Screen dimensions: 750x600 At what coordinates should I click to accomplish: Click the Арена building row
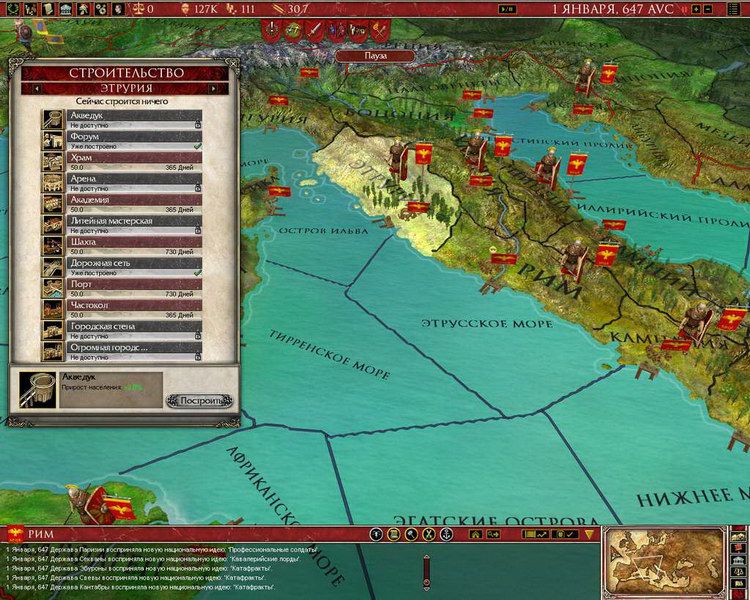point(134,180)
